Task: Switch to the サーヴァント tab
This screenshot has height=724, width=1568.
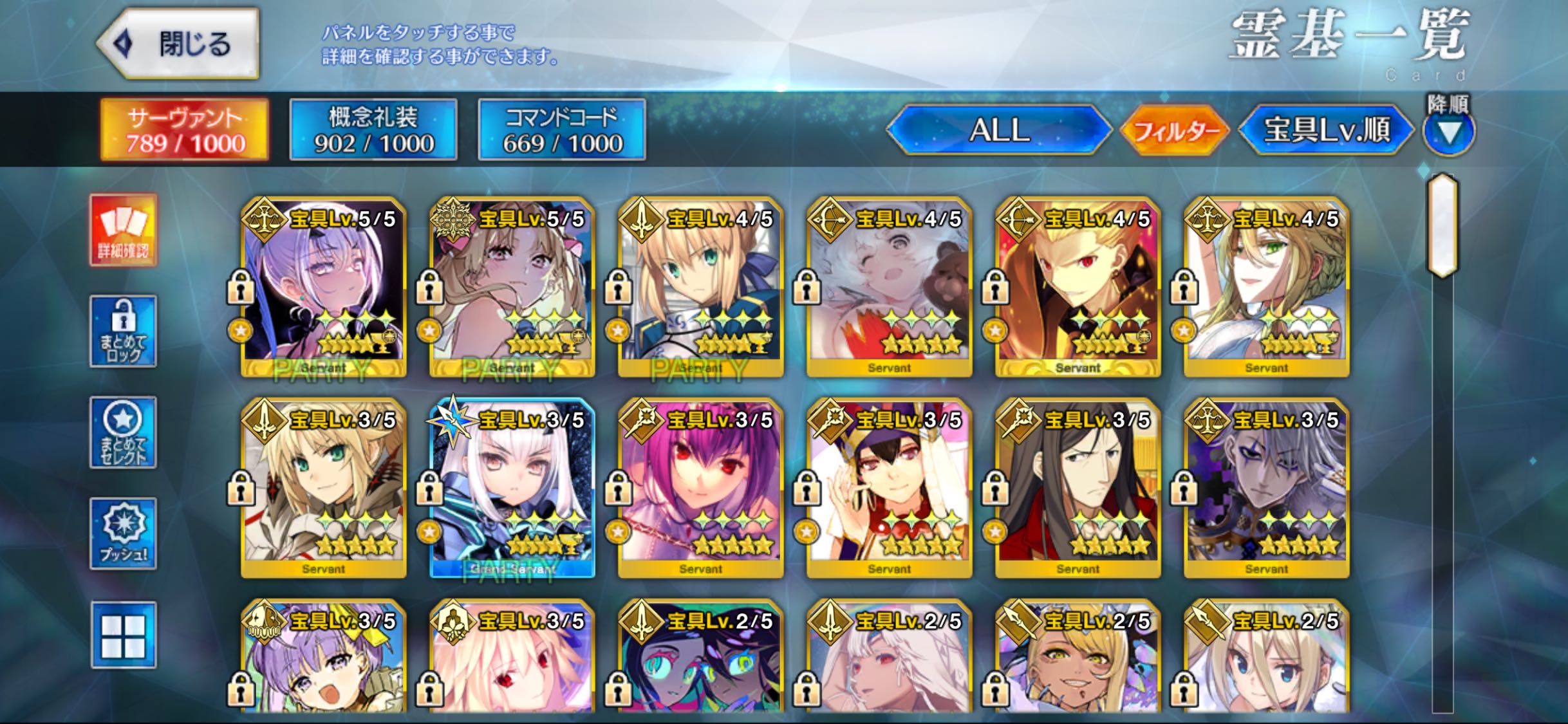Action: [185, 130]
